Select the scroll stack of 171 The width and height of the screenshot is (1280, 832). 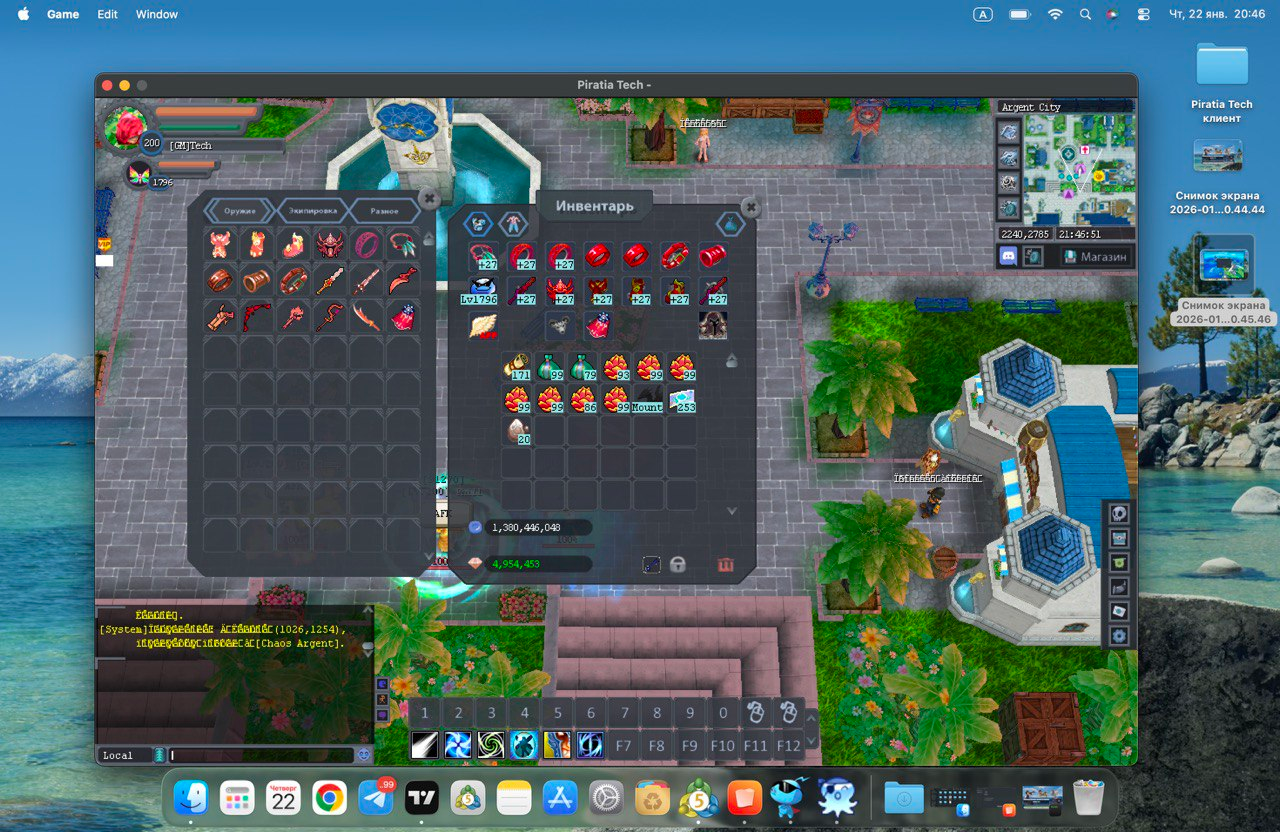pyautogui.click(x=516, y=368)
